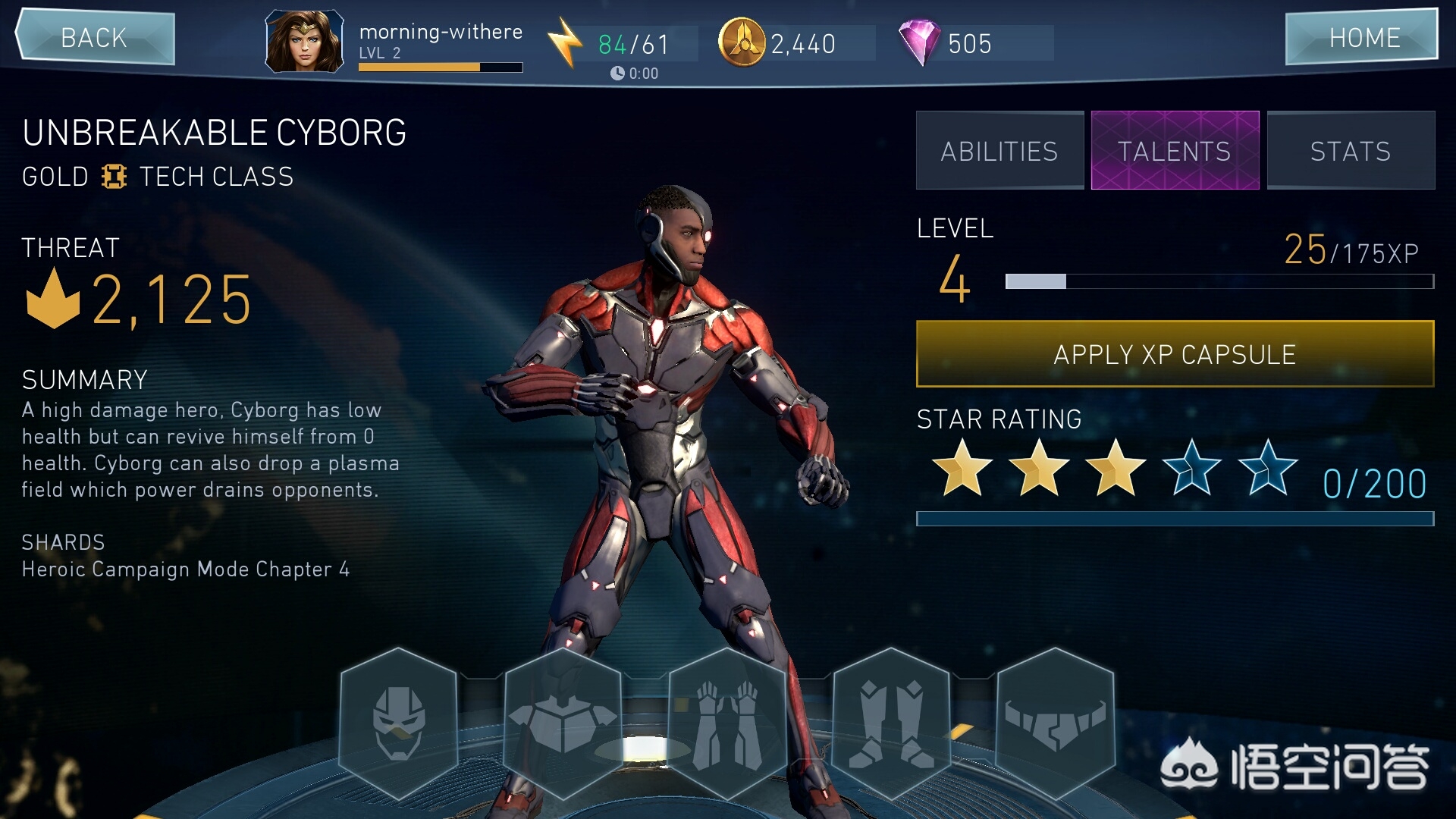Tap the Wonder Woman profile portrait

(x=304, y=41)
